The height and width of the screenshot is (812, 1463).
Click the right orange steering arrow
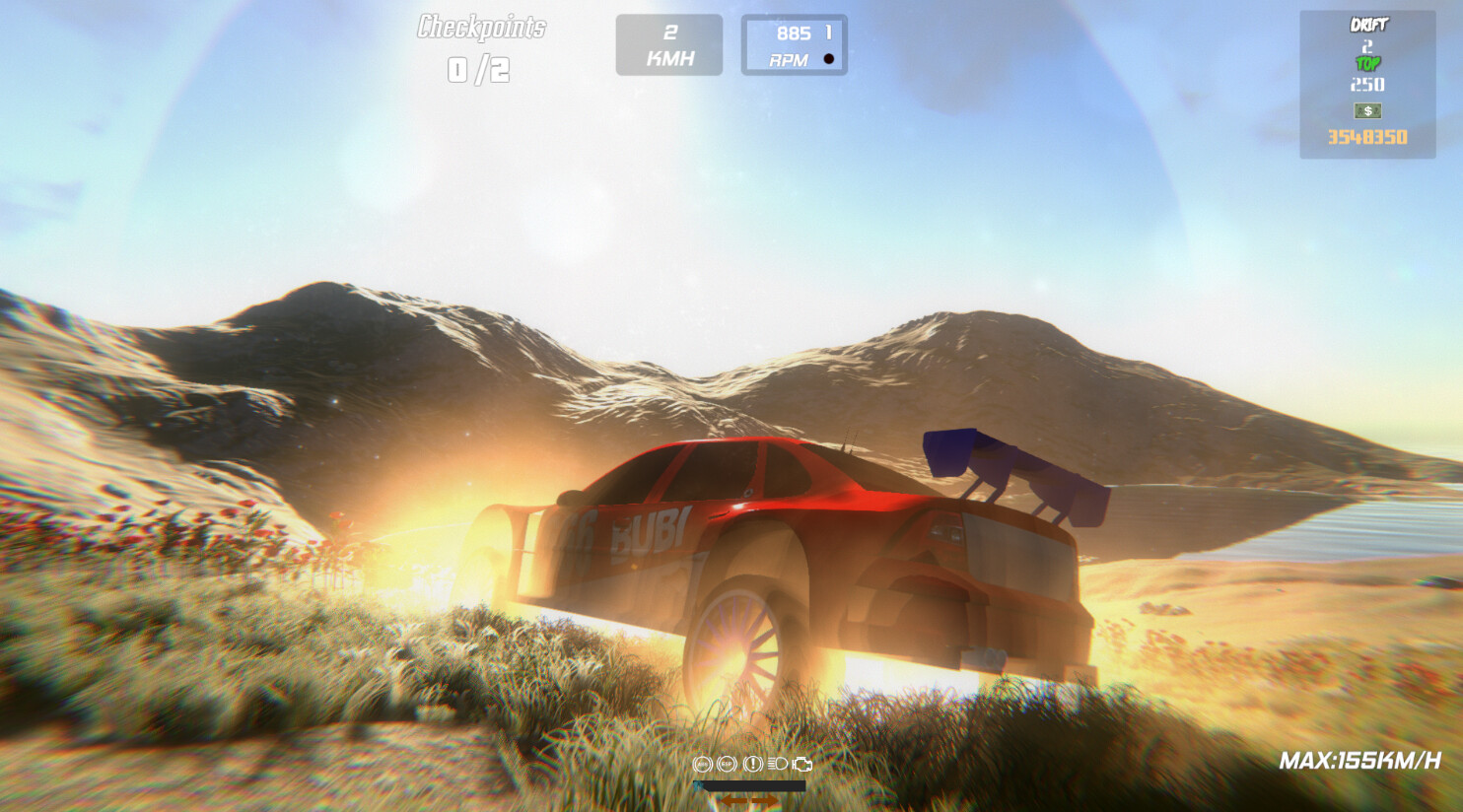coord(764,800)
